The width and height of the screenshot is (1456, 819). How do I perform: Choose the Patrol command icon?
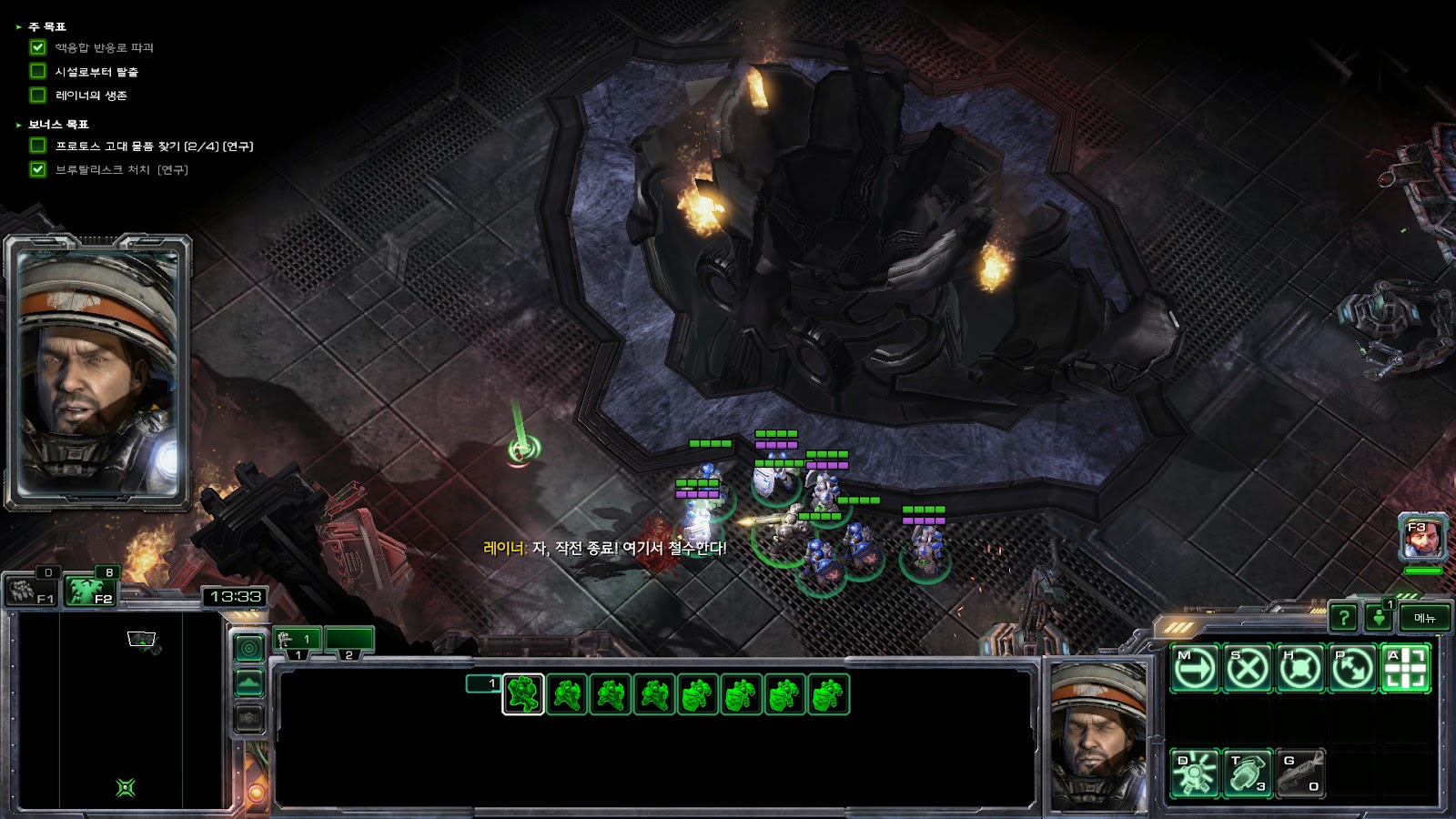coord(1353,669)
